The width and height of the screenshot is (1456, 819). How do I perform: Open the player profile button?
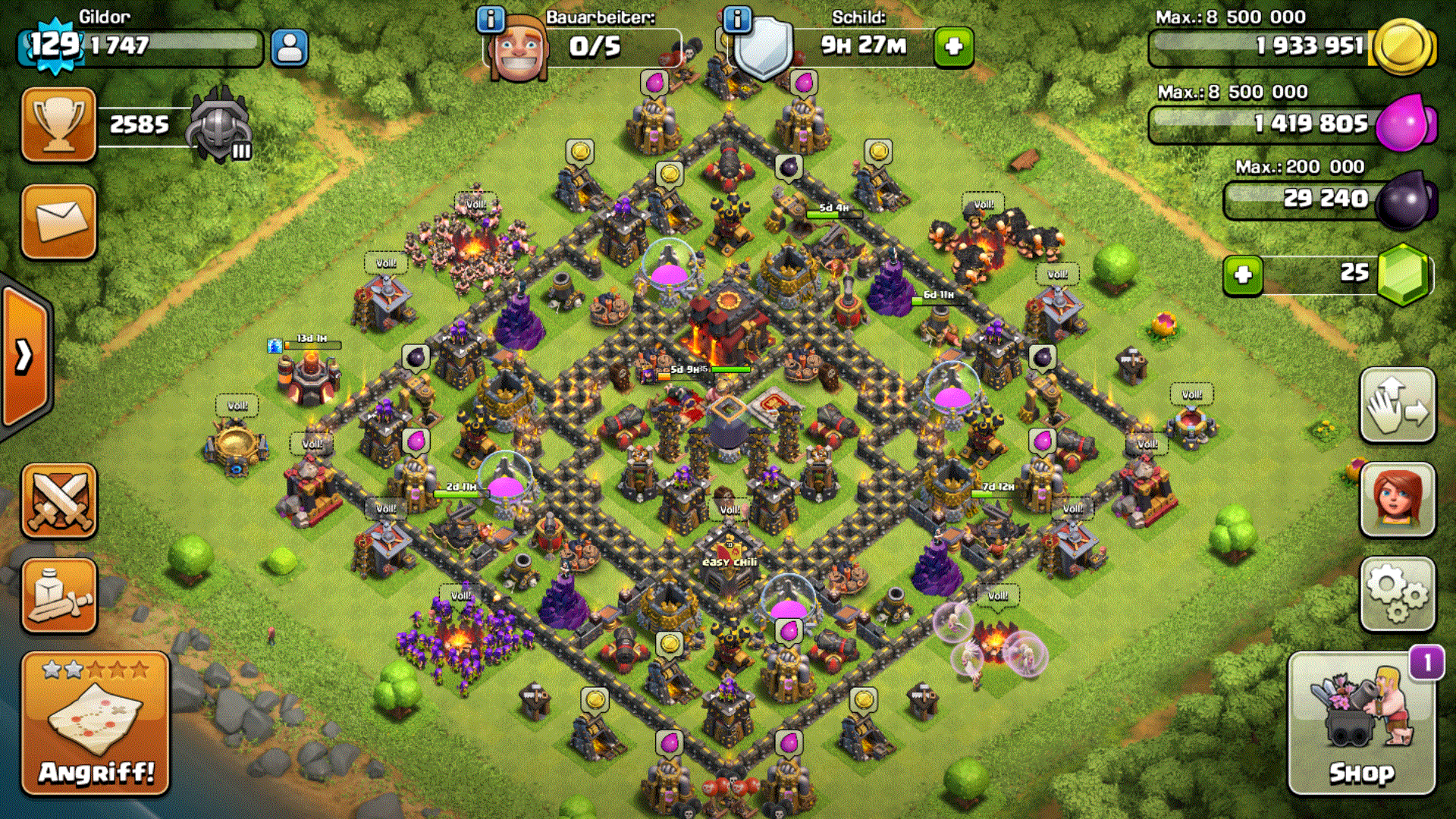click(289, 48)
